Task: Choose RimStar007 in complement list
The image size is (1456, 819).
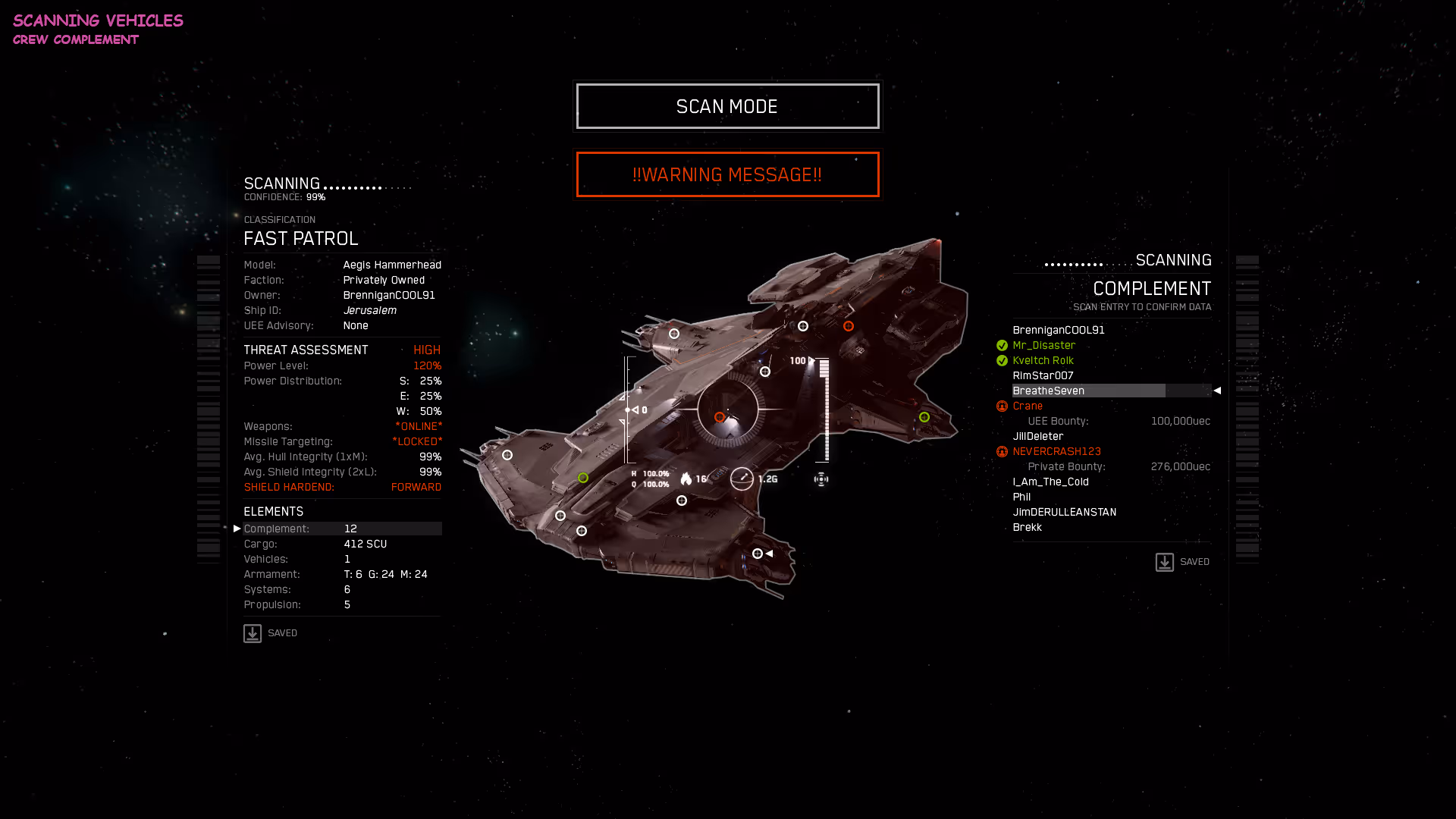Action: coord(1043,375)
